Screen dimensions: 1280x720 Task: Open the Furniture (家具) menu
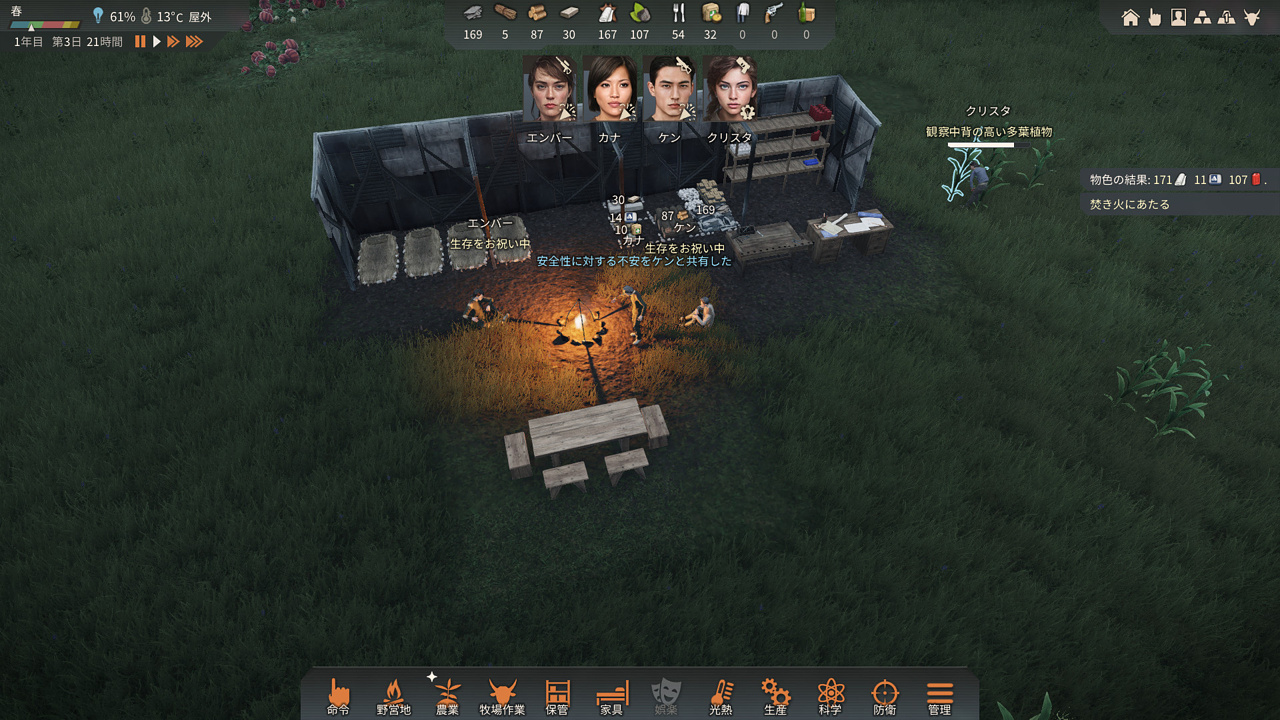pos(611,695)
